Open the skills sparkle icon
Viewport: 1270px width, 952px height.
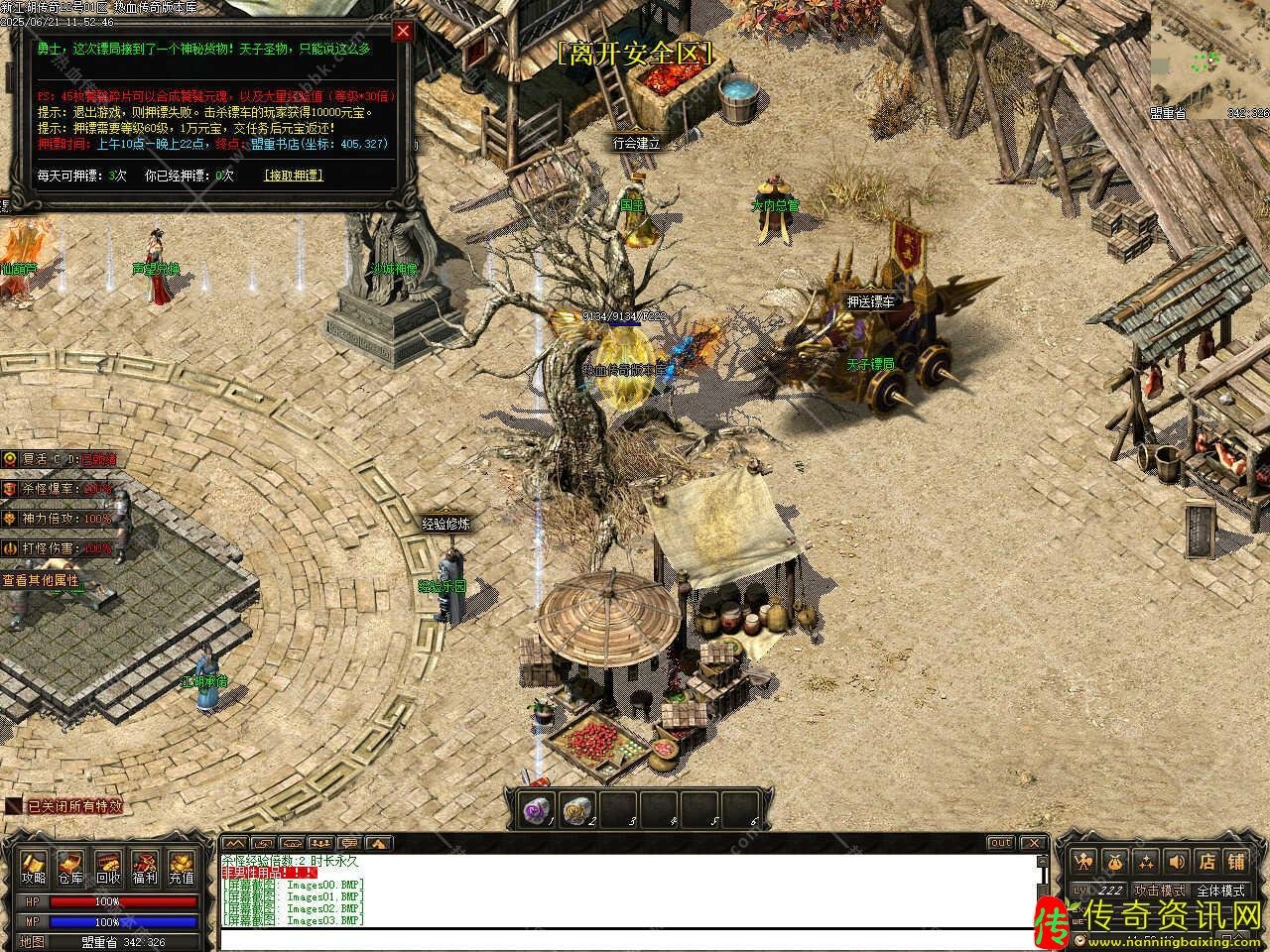coord(1146,861)
